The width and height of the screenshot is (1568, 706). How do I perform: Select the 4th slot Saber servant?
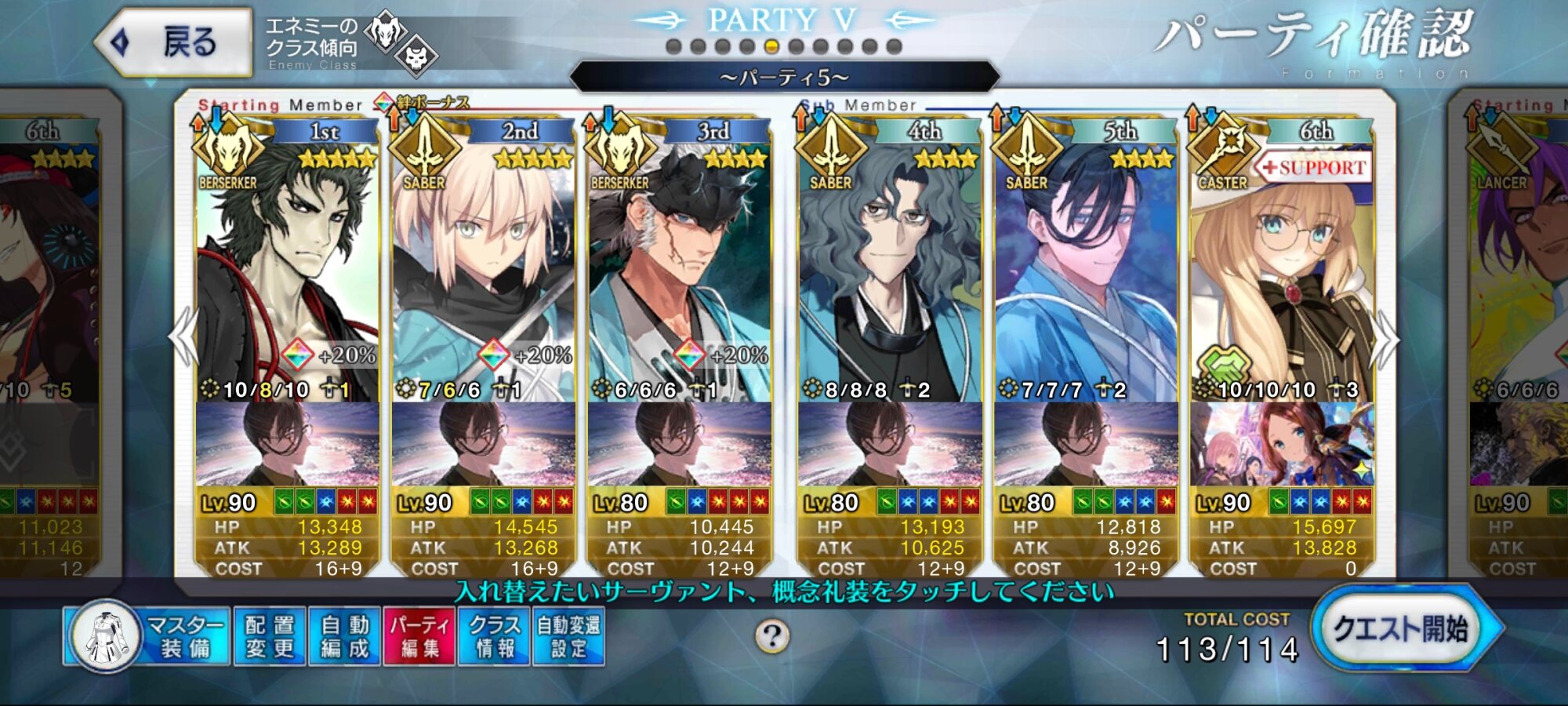tap(890, 267)
